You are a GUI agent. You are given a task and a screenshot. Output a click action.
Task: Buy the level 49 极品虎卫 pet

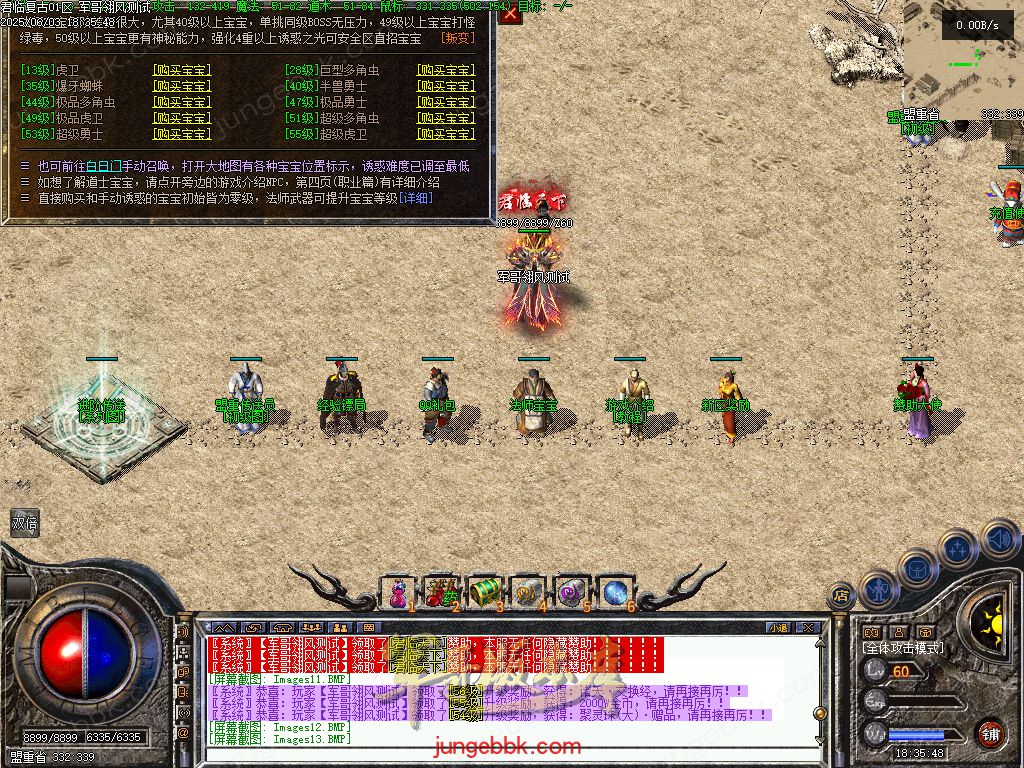click(181, 118)
